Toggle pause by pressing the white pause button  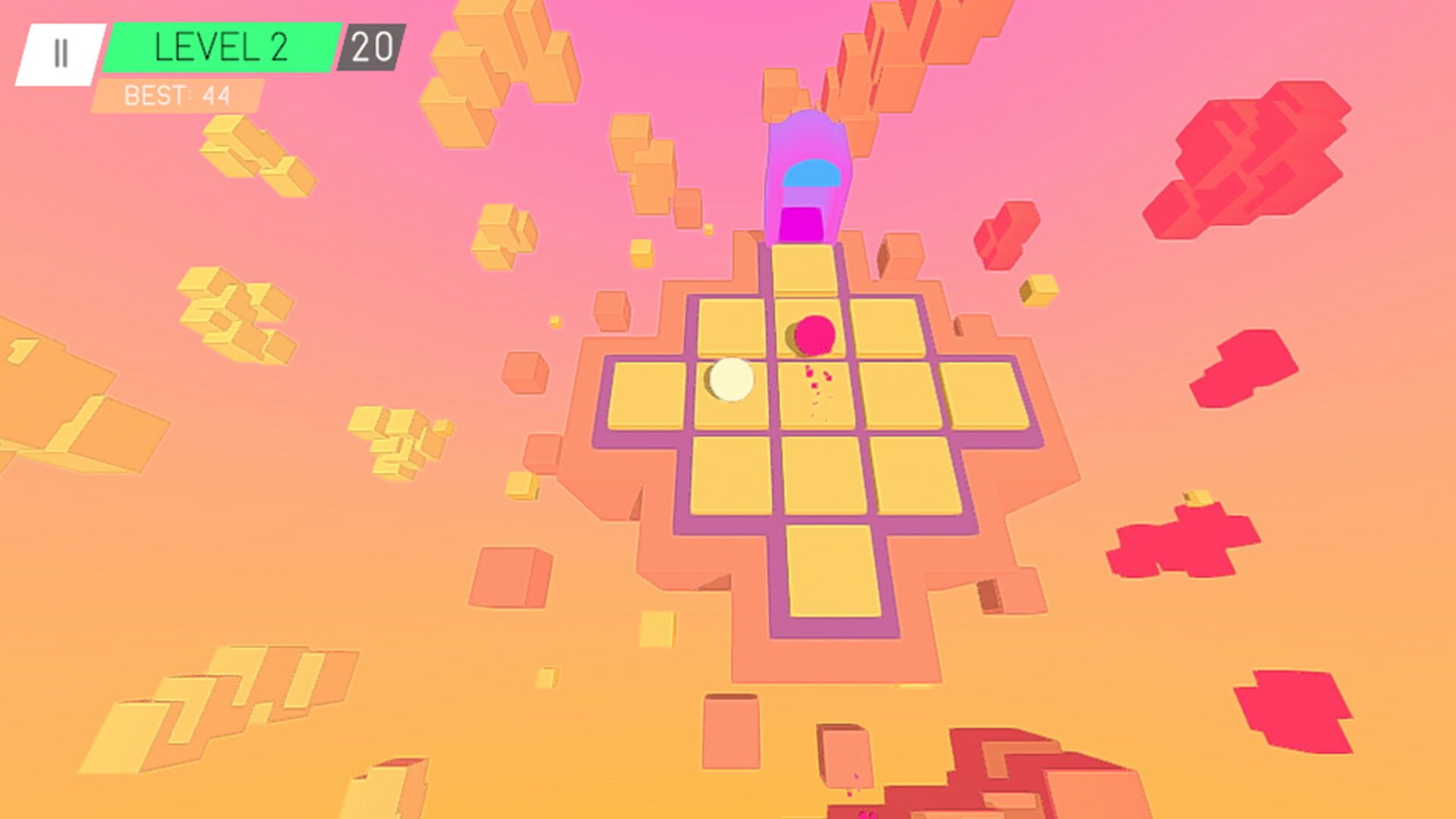(61, 51)
